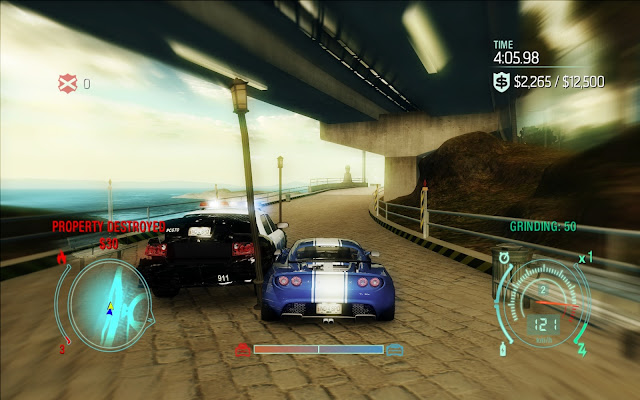This screenshot has height=400, width=640.
Task: Click the nitrous bottle icon
Action: tap(500, 349)
